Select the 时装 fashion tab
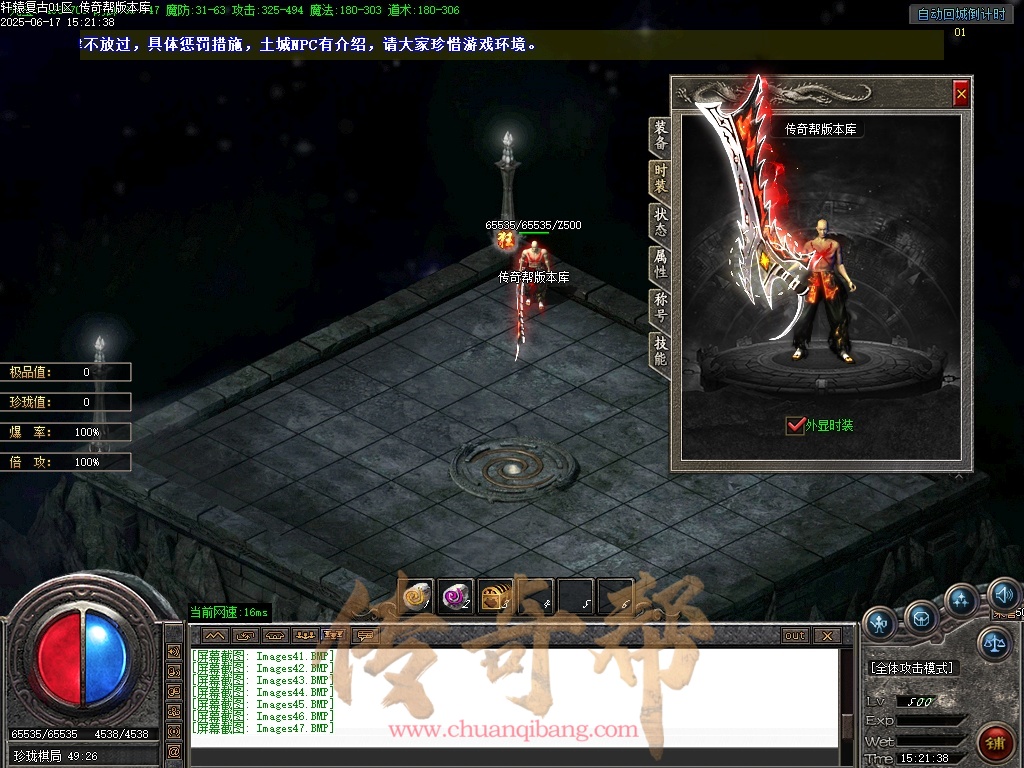 [660, 179]
